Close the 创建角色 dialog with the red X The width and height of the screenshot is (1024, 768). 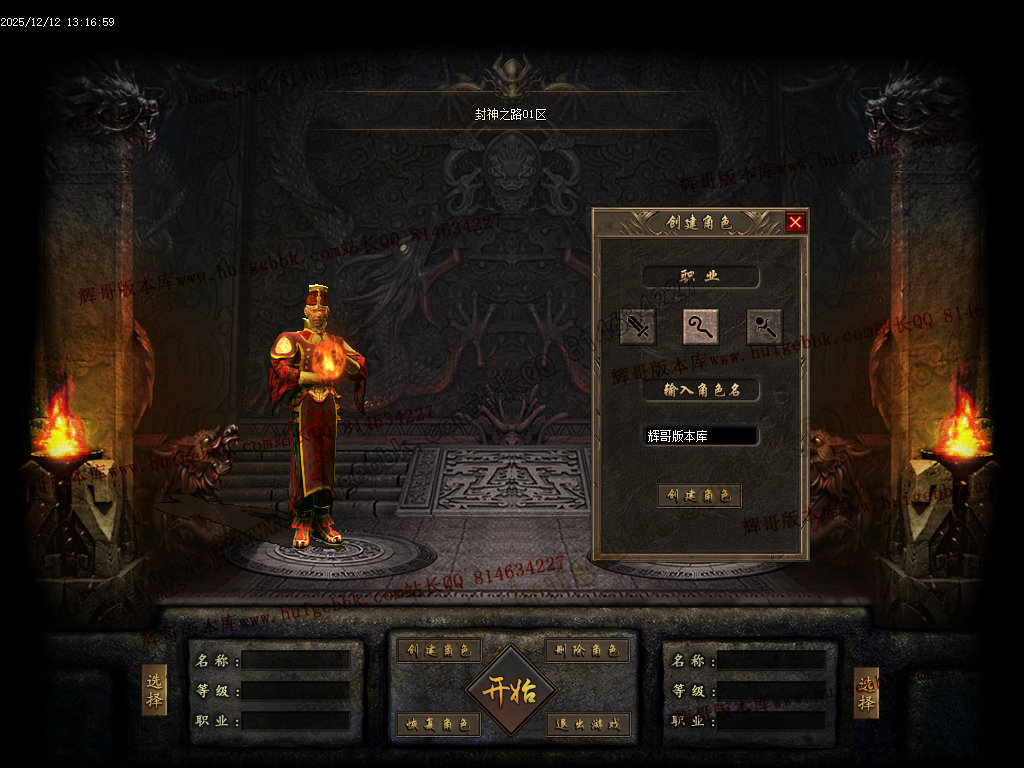point(795,222)
